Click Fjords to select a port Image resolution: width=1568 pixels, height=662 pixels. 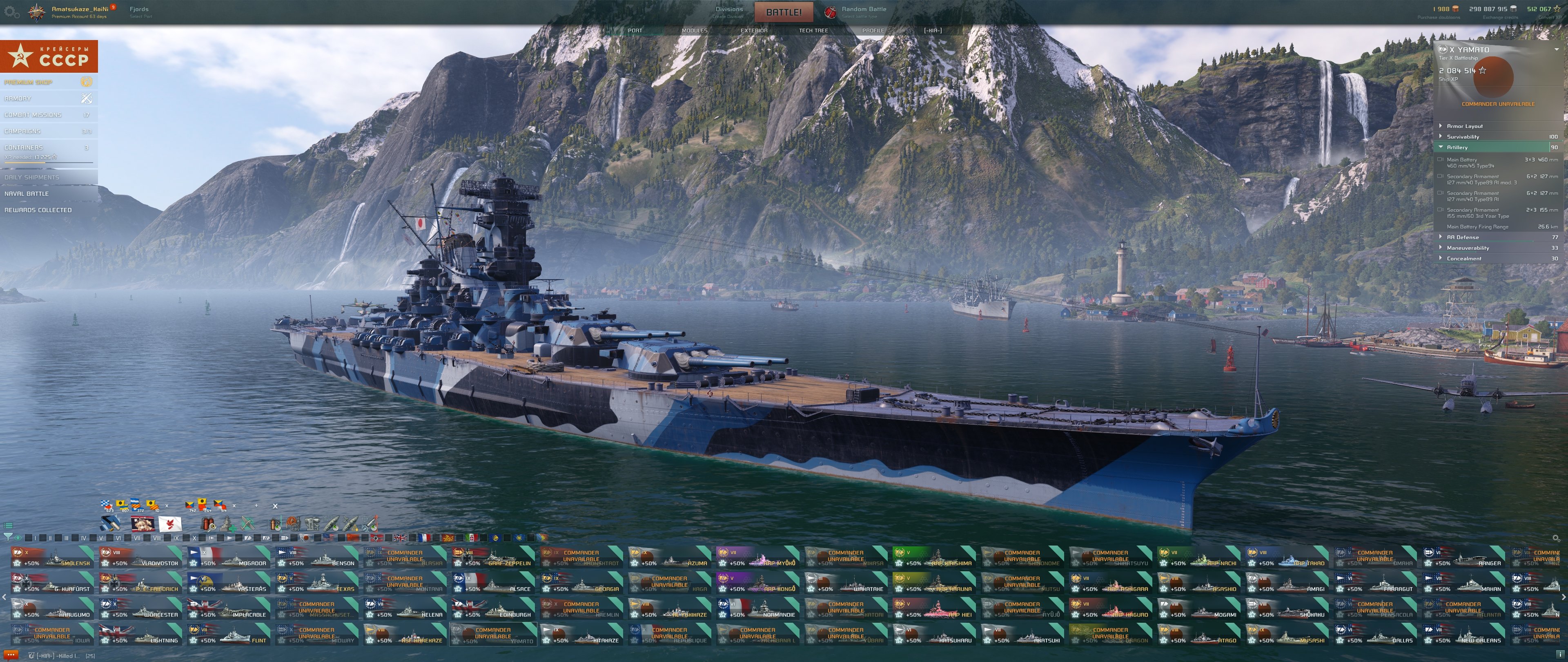pos(139,10)
